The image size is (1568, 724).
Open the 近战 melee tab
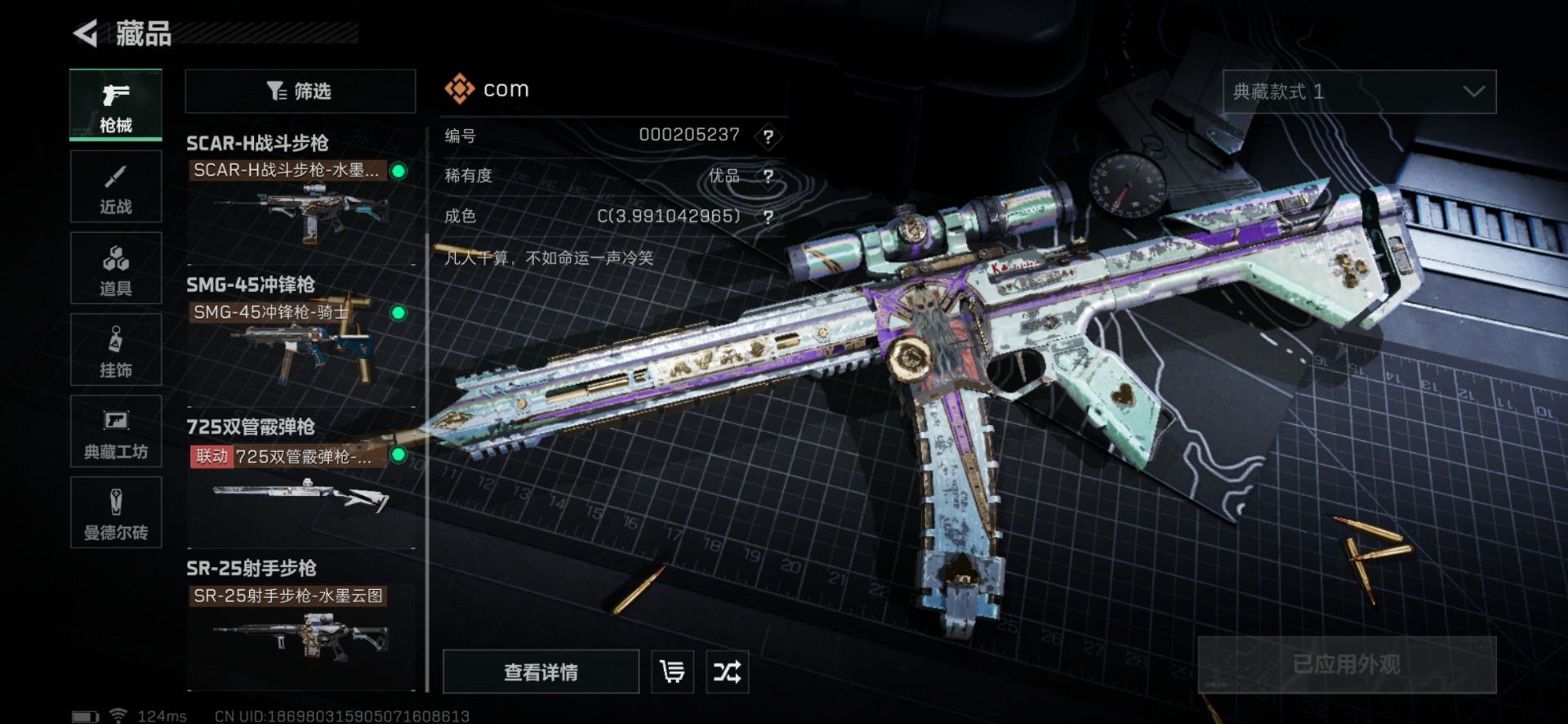point(116,187)
